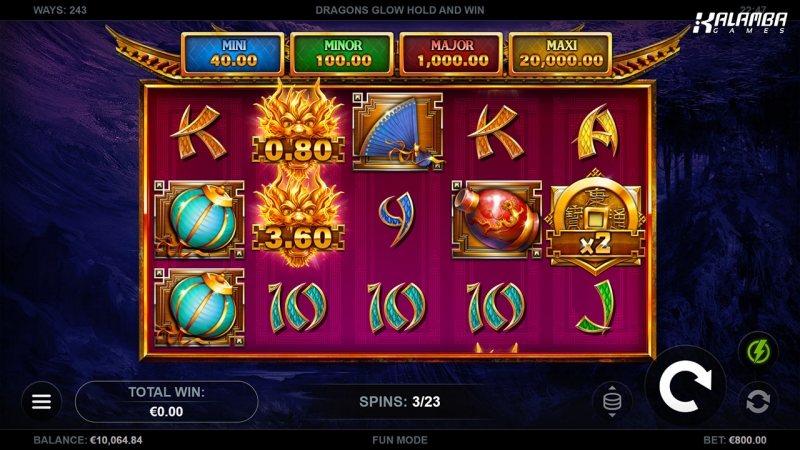Spin the reels with the big arrow button
This screenshot has height=450, width=800.
[684, 385]
